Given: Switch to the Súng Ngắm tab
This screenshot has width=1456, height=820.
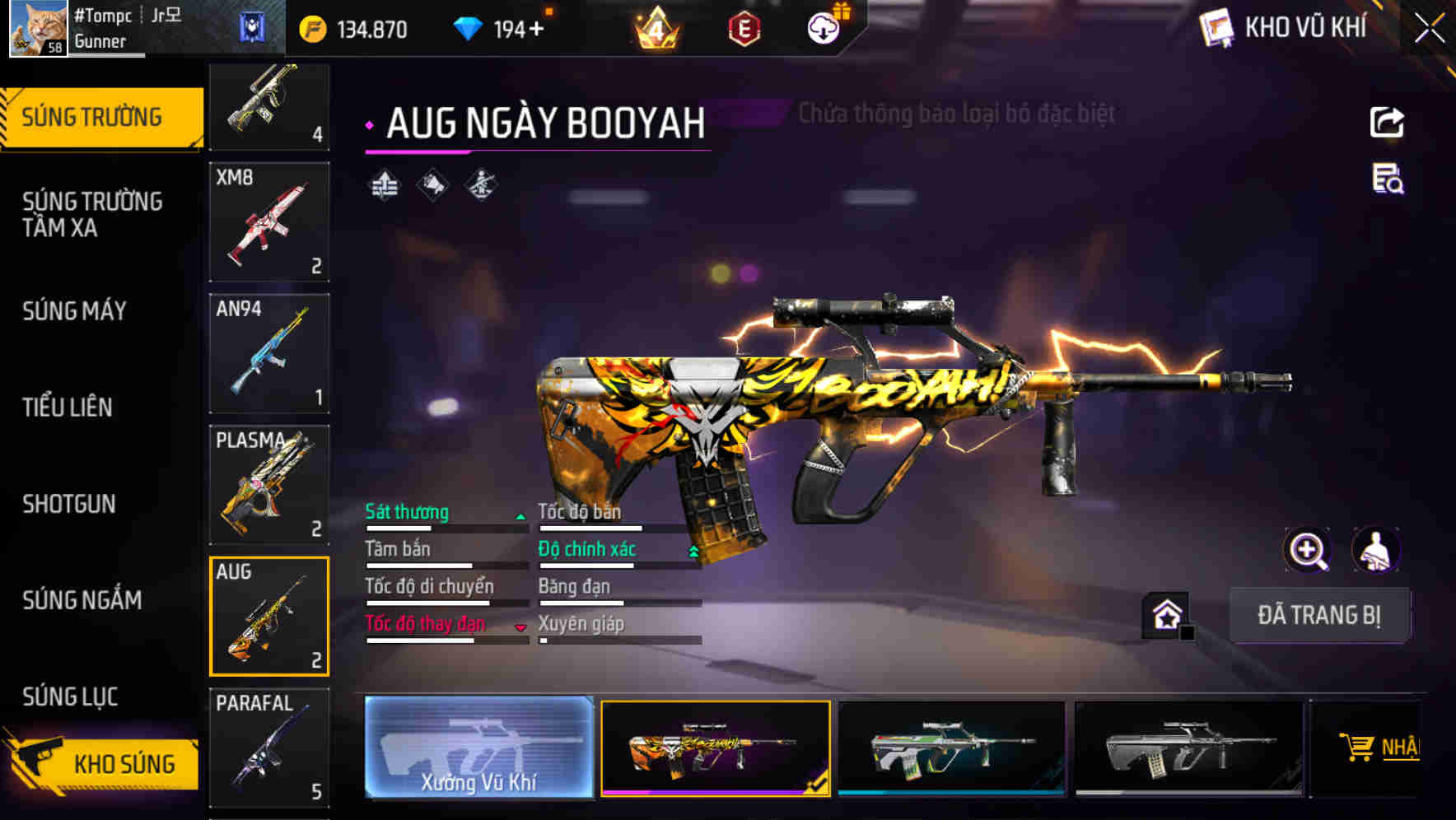Looking at the screenshot, I should (x=82, y=600).
